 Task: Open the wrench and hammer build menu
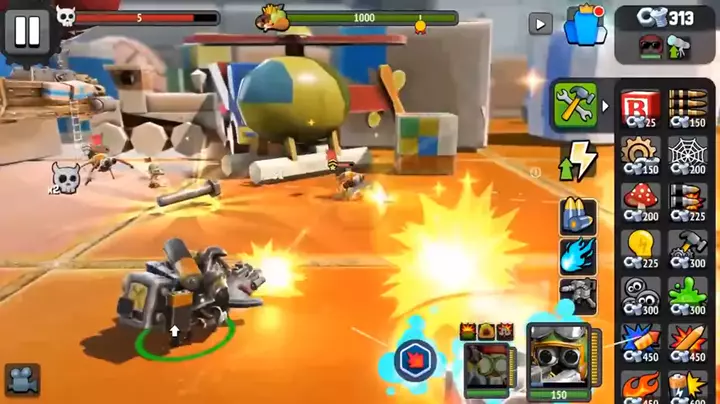coord(575,105)
